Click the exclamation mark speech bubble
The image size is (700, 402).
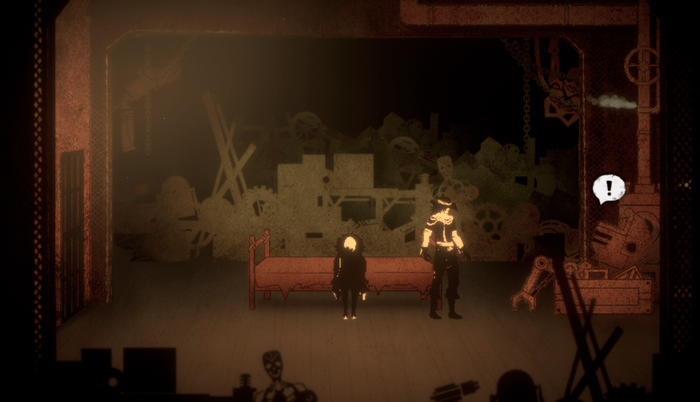(x=608, y=188)
